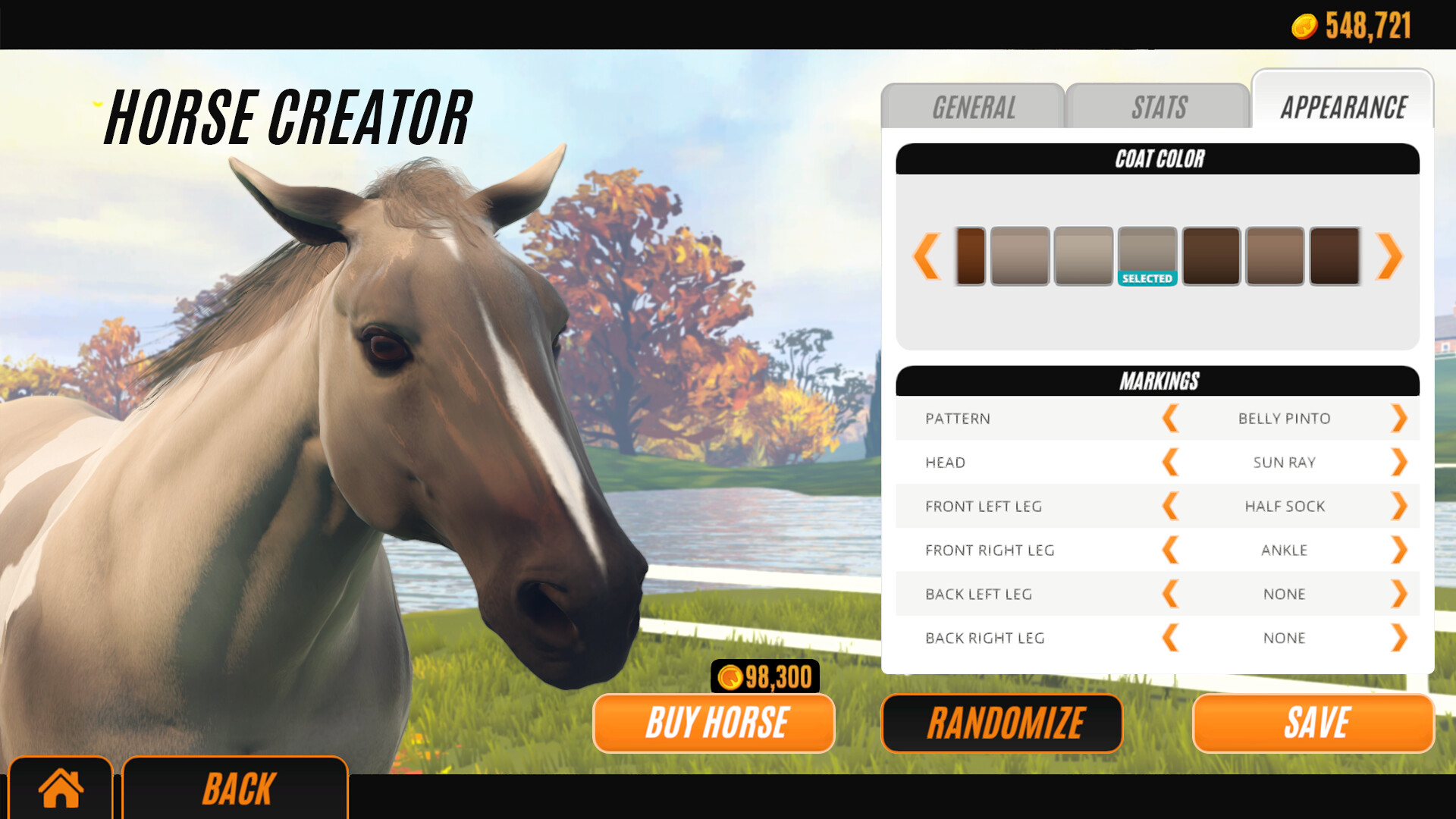Screen dimensions: 1456x819
Task: Select next Head marking after Sun Ray
Action: tap(1399, 462)
